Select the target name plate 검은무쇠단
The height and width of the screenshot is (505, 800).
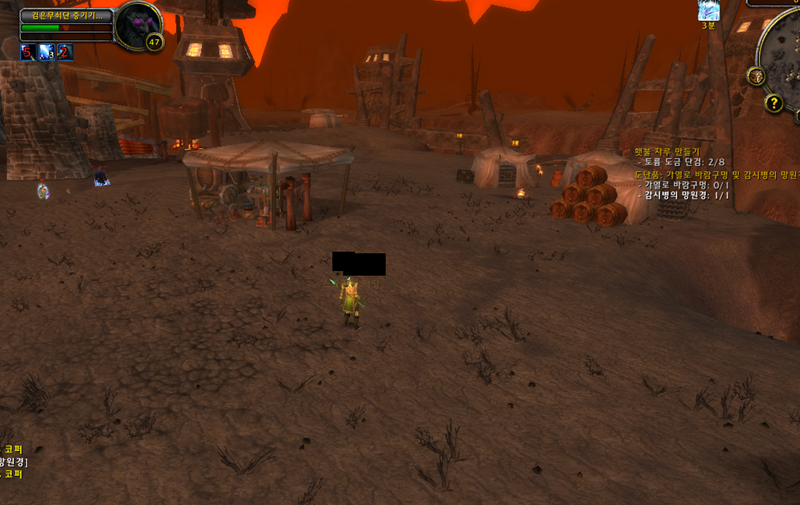65,16
